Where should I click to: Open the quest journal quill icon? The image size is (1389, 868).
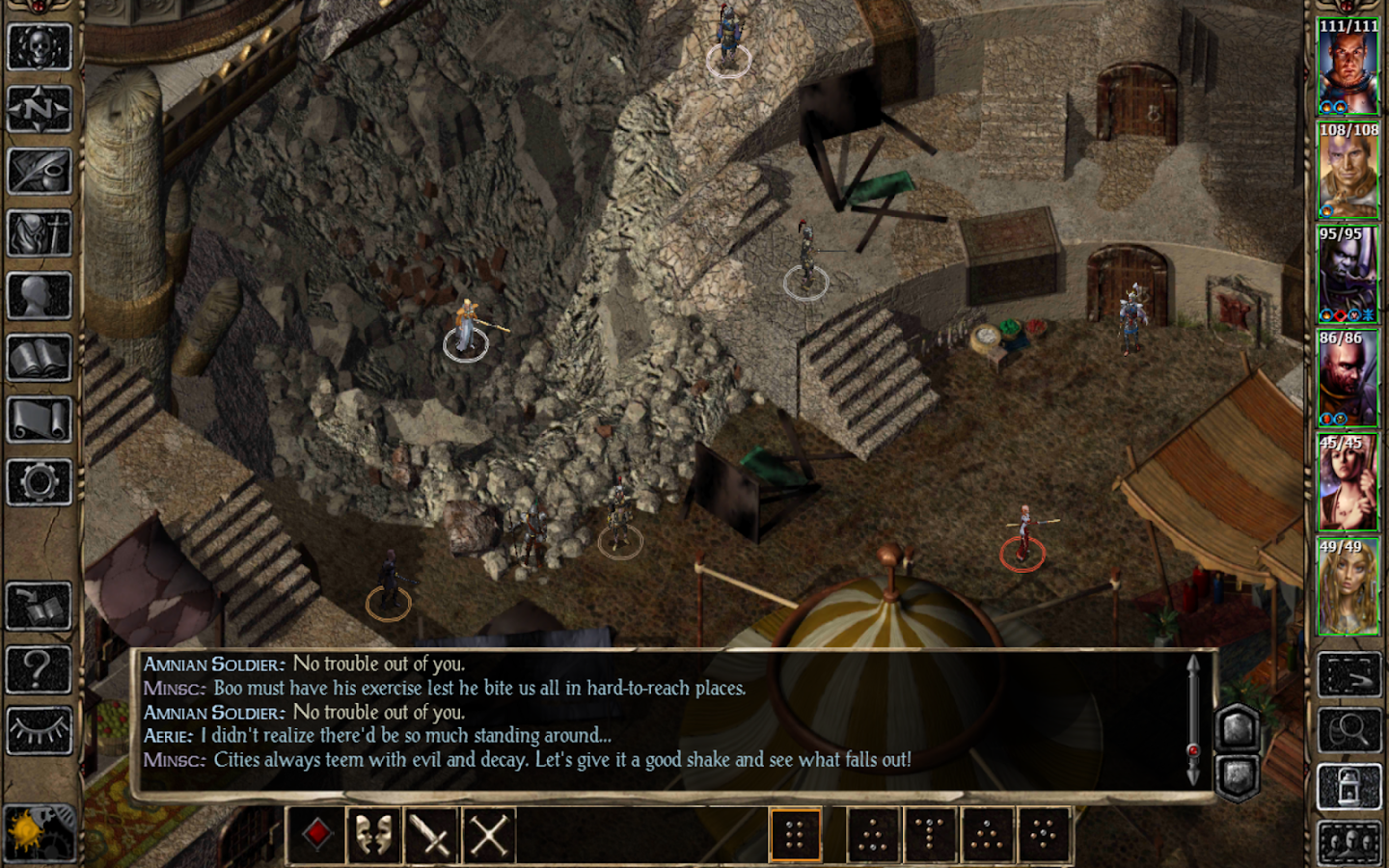[39, 174]
